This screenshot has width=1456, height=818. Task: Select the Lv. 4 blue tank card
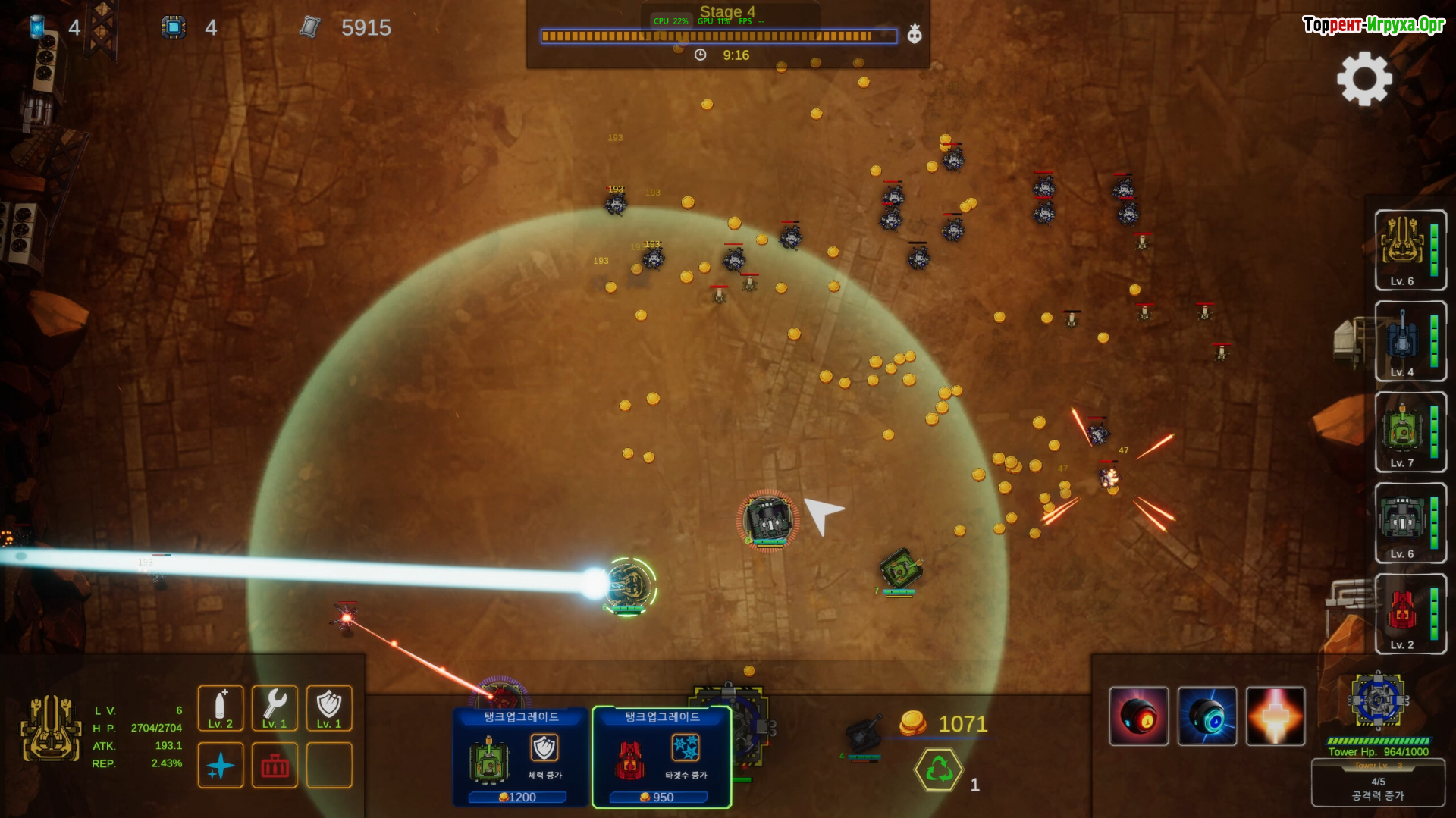pyautogui.click(x=1410, y=341)
